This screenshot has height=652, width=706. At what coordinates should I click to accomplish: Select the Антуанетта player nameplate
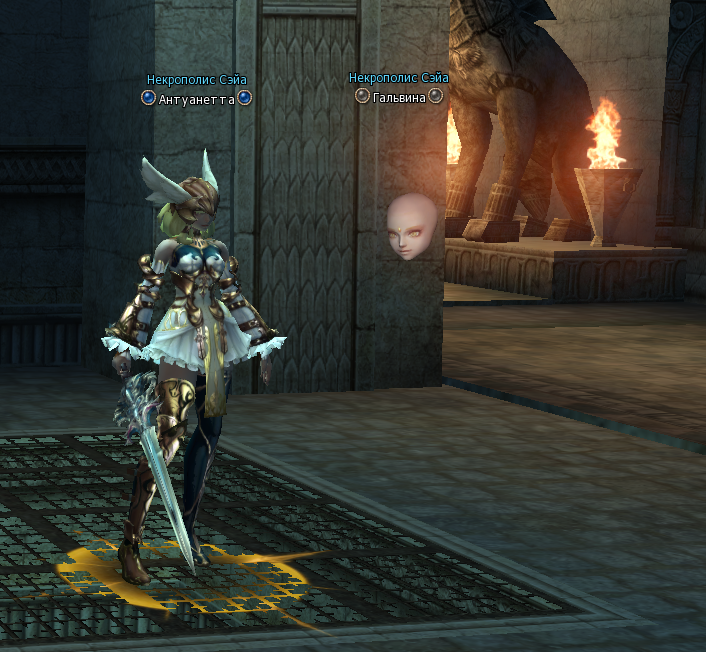(196, 99)
